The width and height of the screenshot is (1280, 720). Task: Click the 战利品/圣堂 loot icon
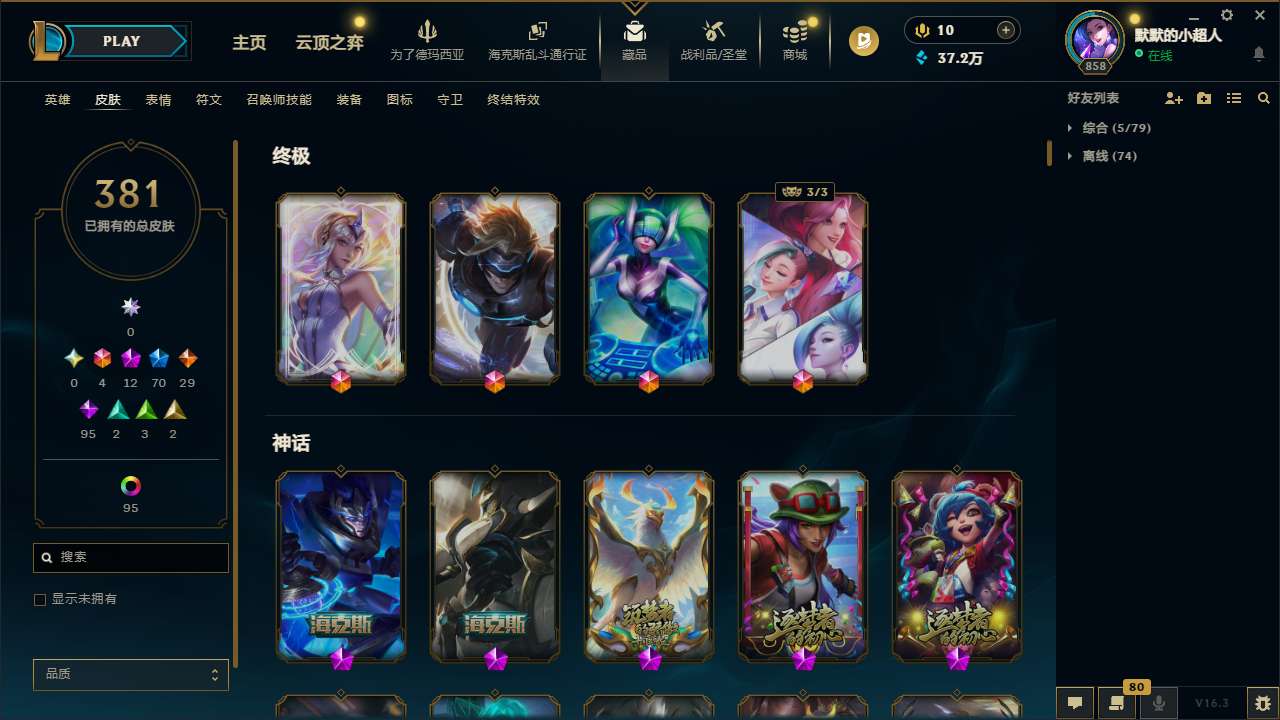tap(713, 40)
